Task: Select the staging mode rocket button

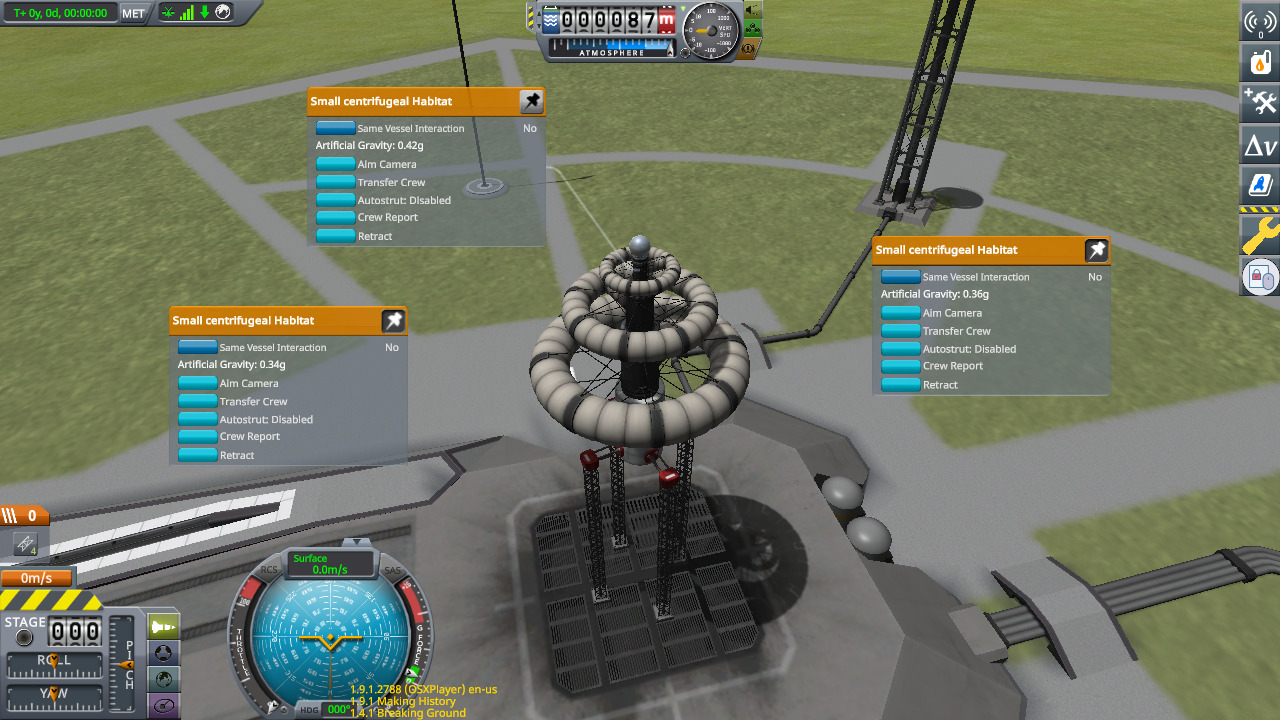Action: coord(164,627)
